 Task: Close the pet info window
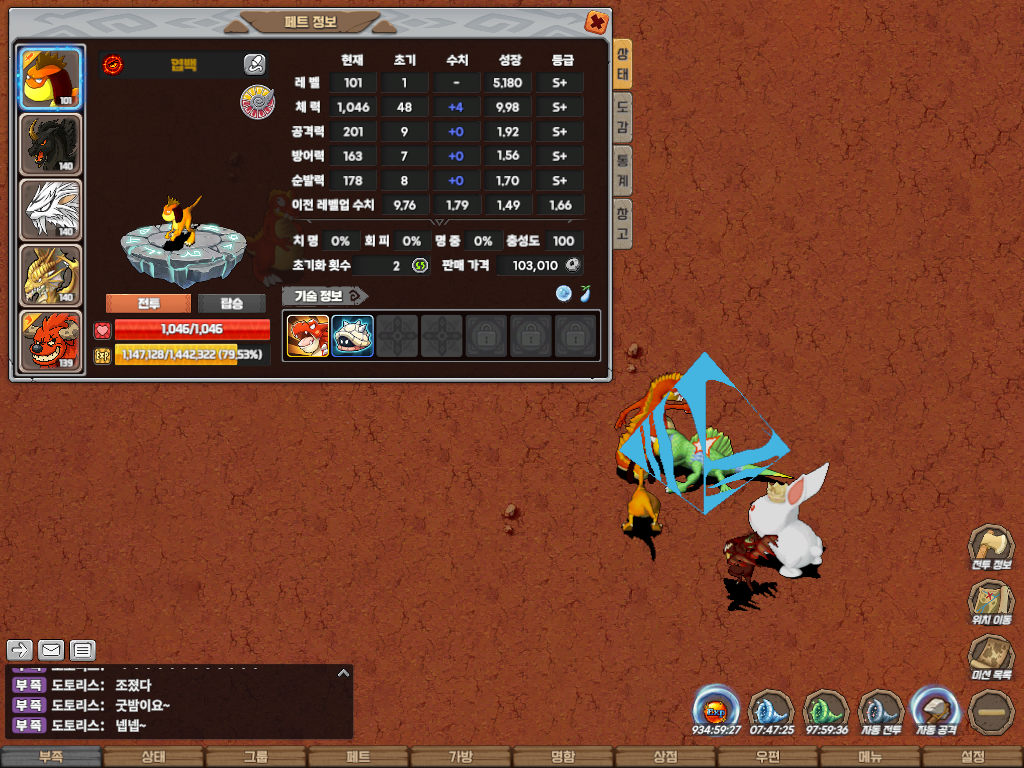595,22
